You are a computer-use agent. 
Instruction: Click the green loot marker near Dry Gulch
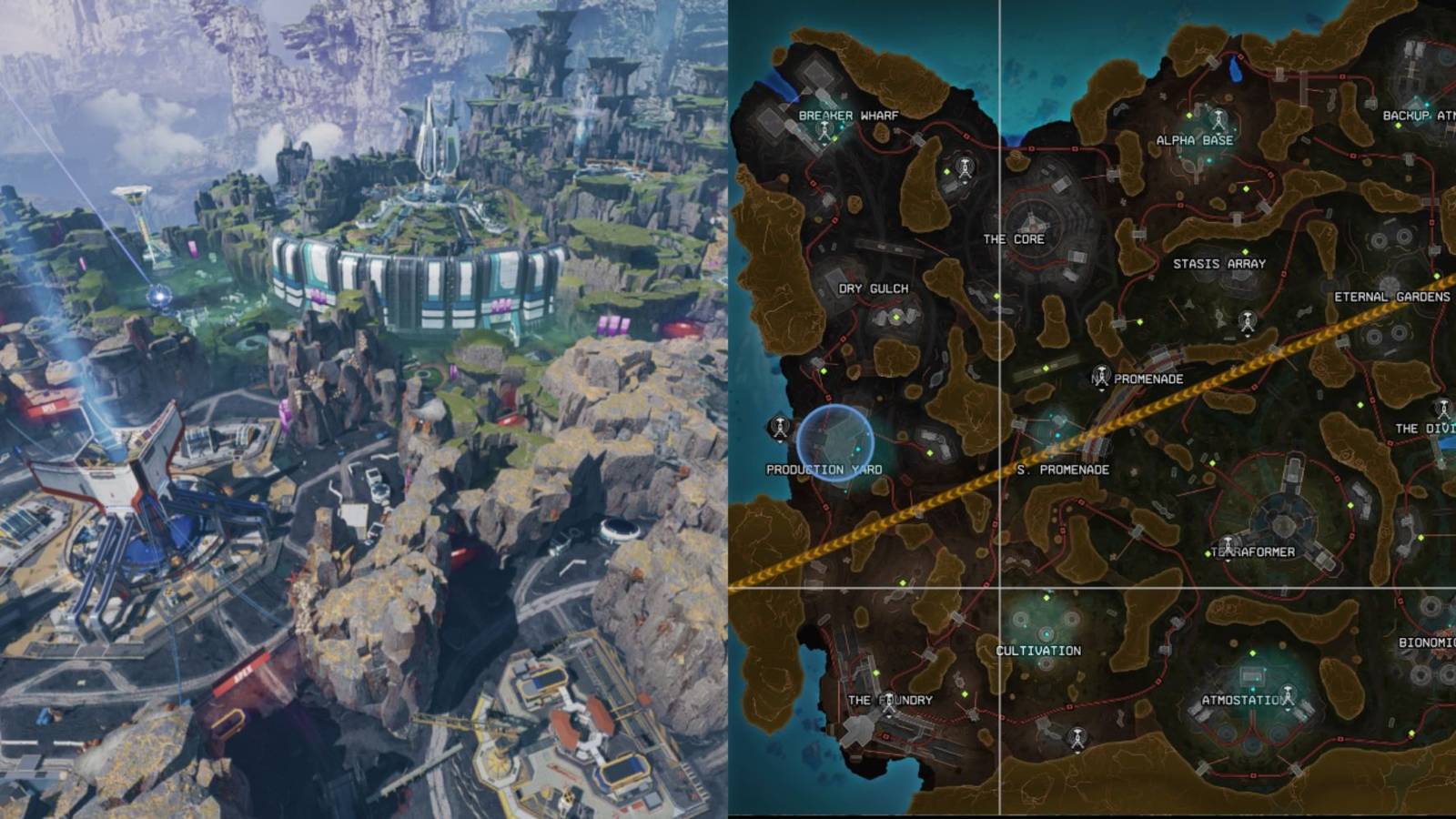[x=896, y=318]
